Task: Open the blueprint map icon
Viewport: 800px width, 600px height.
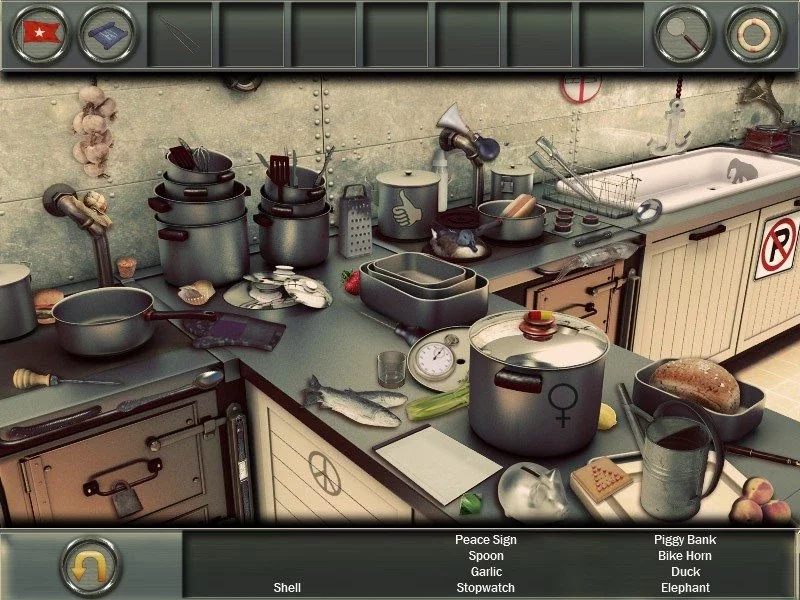Action: (x=107, y=33)
